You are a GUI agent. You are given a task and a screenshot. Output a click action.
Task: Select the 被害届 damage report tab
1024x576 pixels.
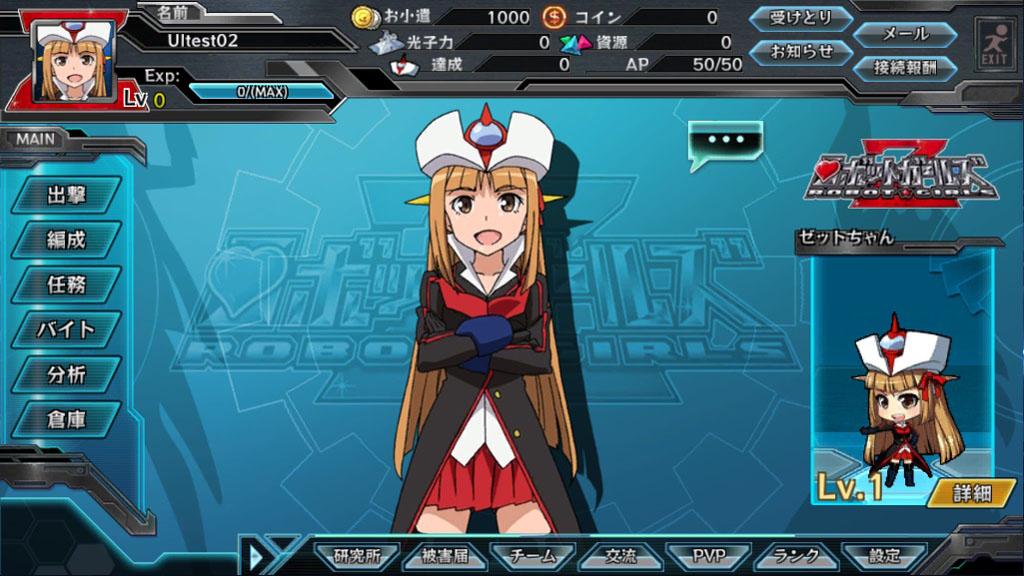[x=445, y=556]
